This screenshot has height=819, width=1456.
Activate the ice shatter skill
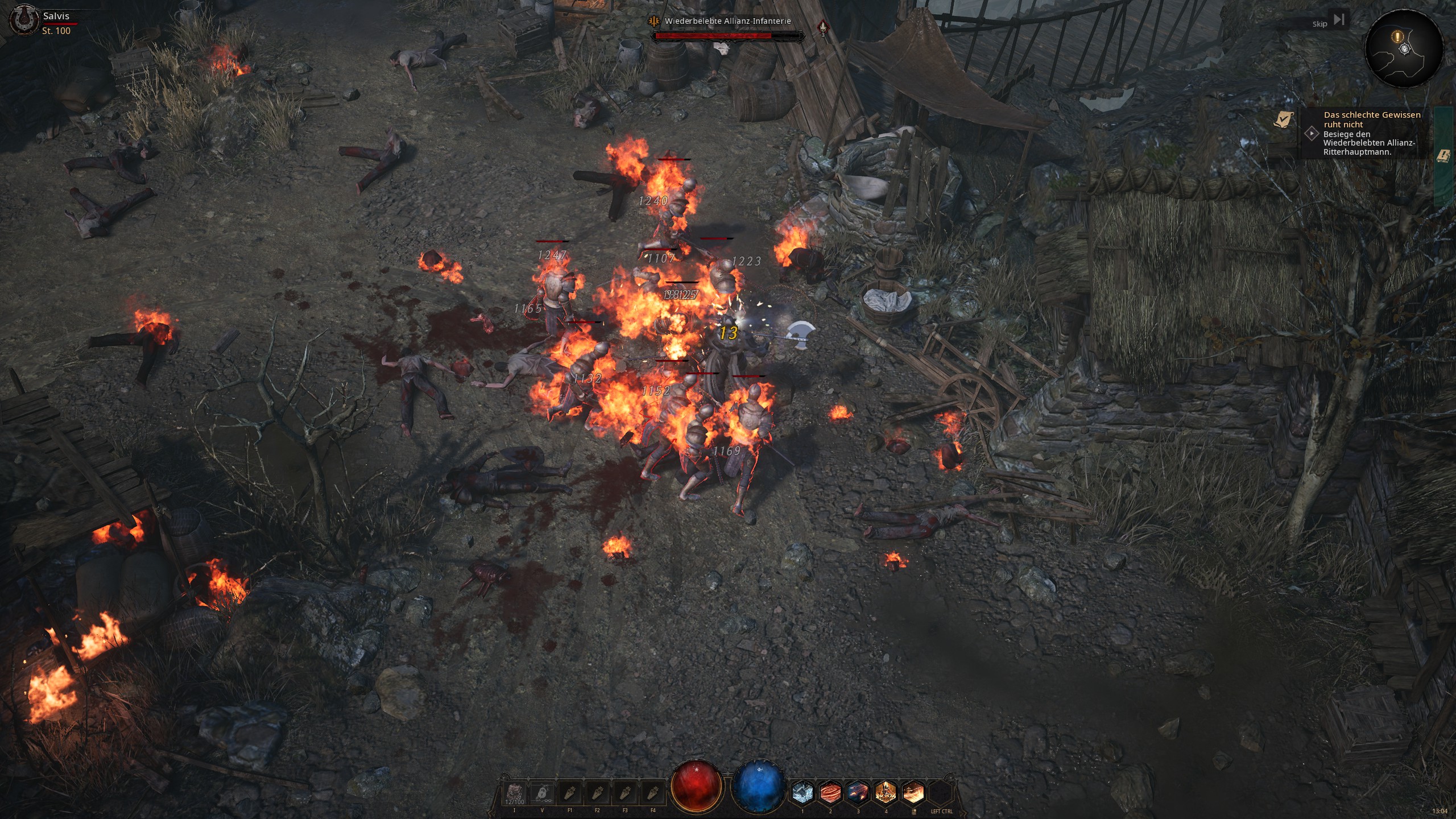(x=803, y=792)
